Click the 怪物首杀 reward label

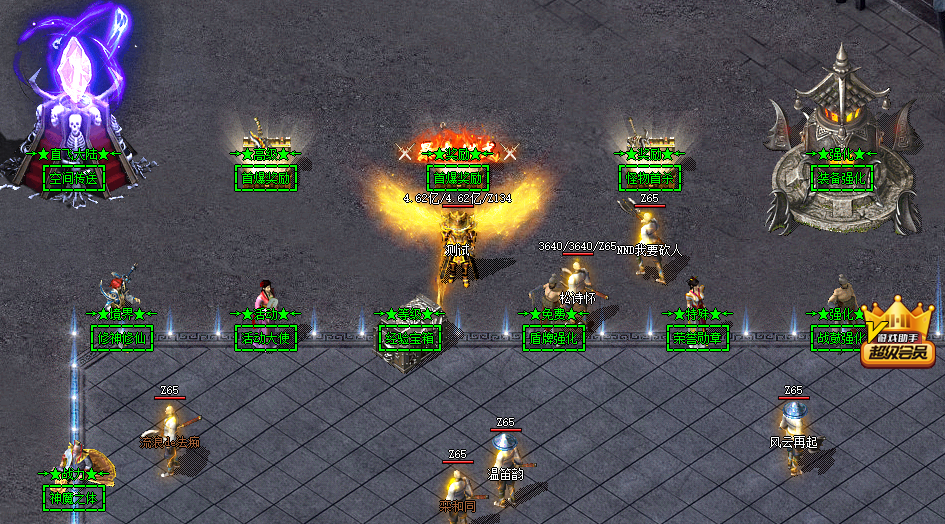click(650, 179)
